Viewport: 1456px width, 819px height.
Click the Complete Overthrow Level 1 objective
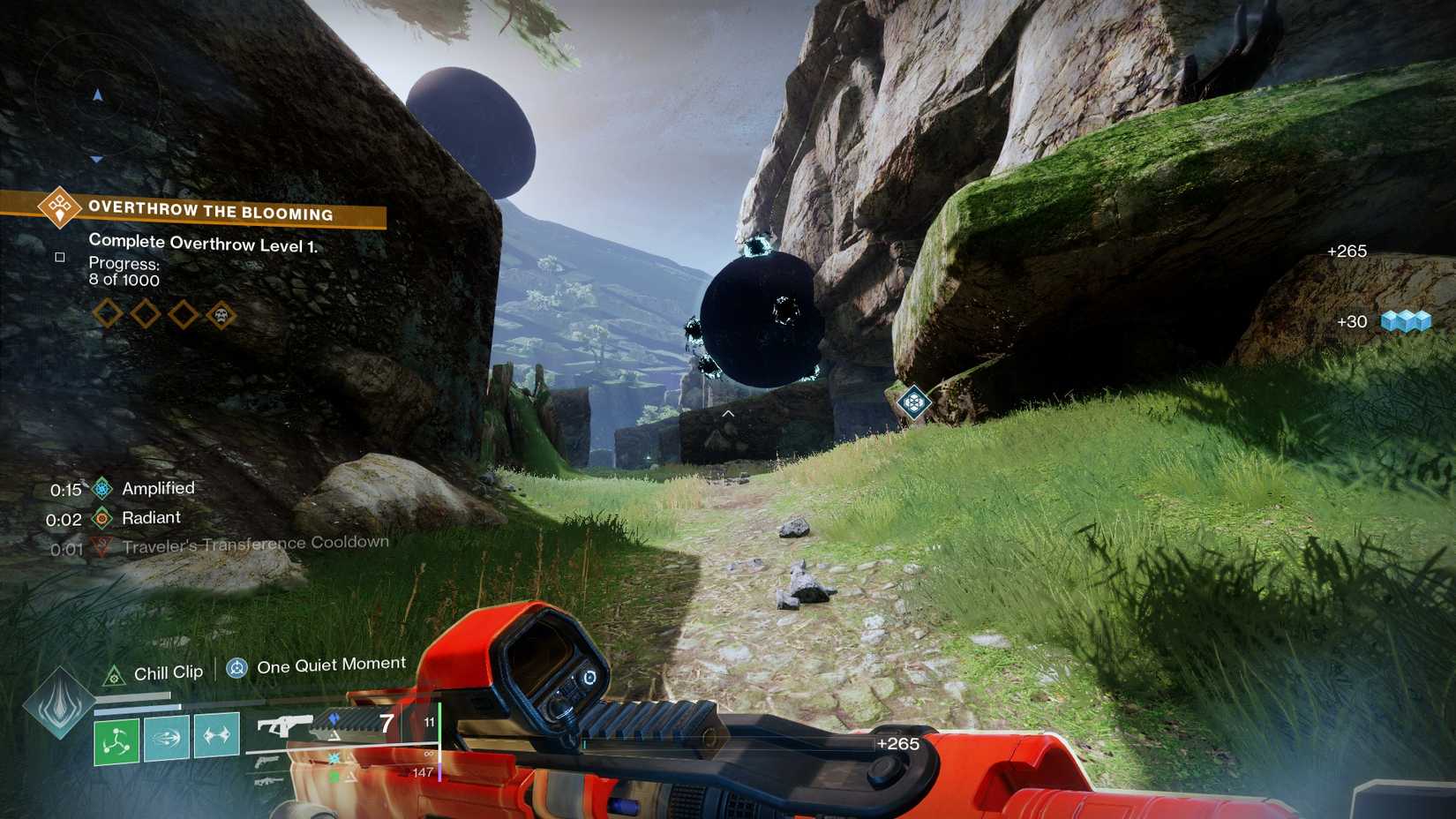(x=206, y=241)
